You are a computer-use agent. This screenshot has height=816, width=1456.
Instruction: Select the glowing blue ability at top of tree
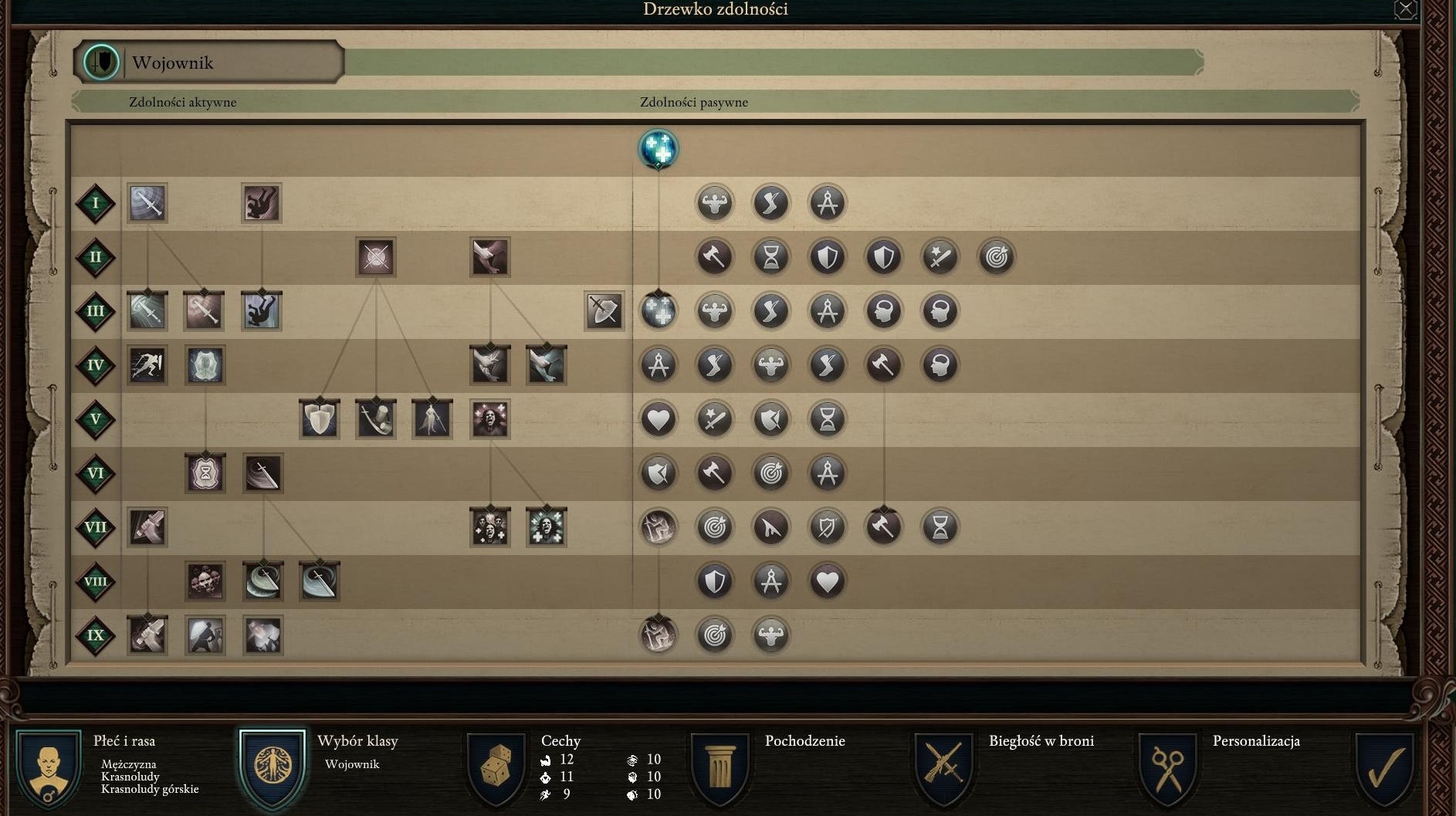pyautogui.click(x=659, y=151)
